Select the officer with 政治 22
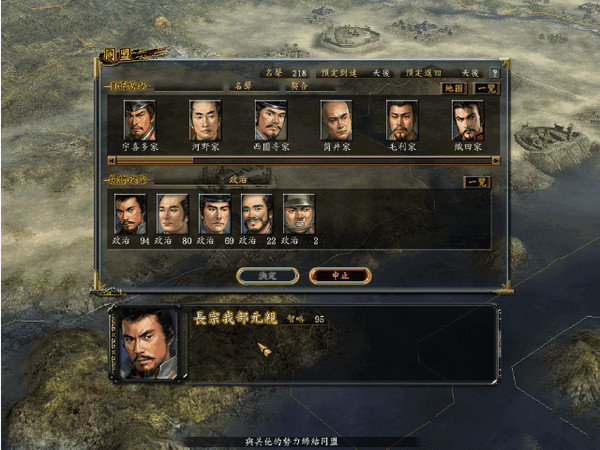Image resolution: width=600 pixels, height=450 pixels. tap(257, 213)
